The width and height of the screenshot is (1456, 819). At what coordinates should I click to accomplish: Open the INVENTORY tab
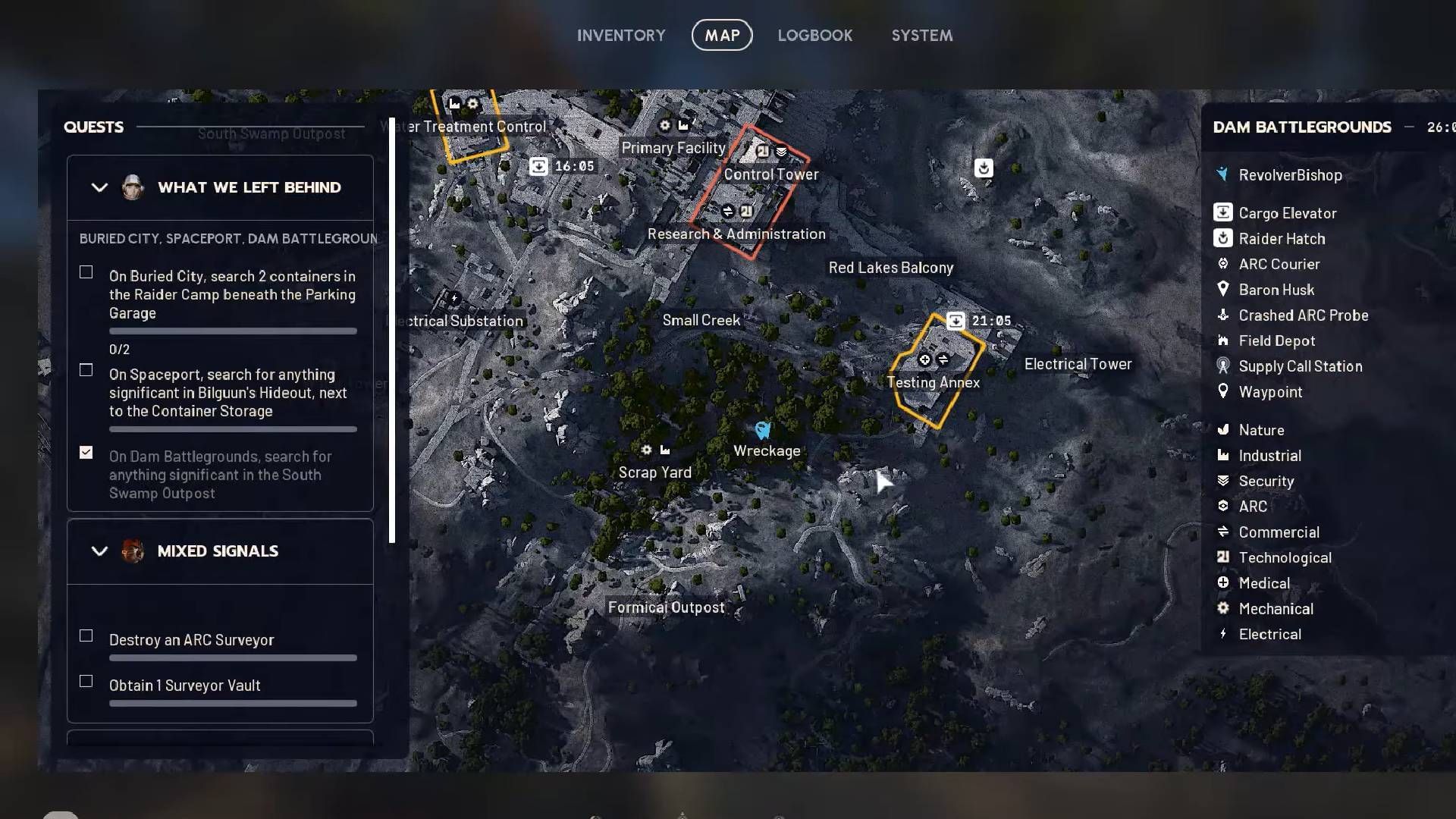621,35
